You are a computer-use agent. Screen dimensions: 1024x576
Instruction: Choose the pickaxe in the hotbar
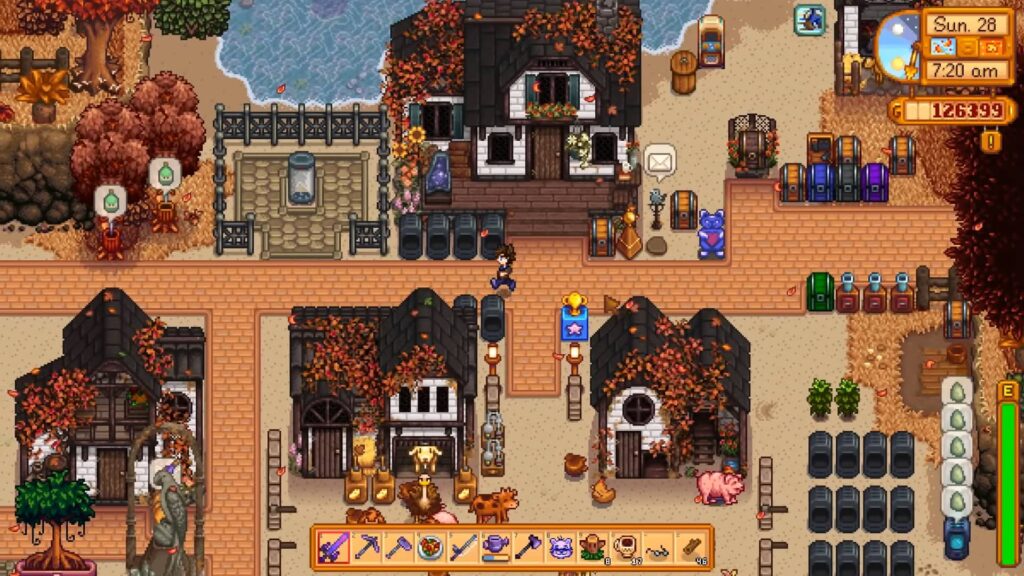365,547
